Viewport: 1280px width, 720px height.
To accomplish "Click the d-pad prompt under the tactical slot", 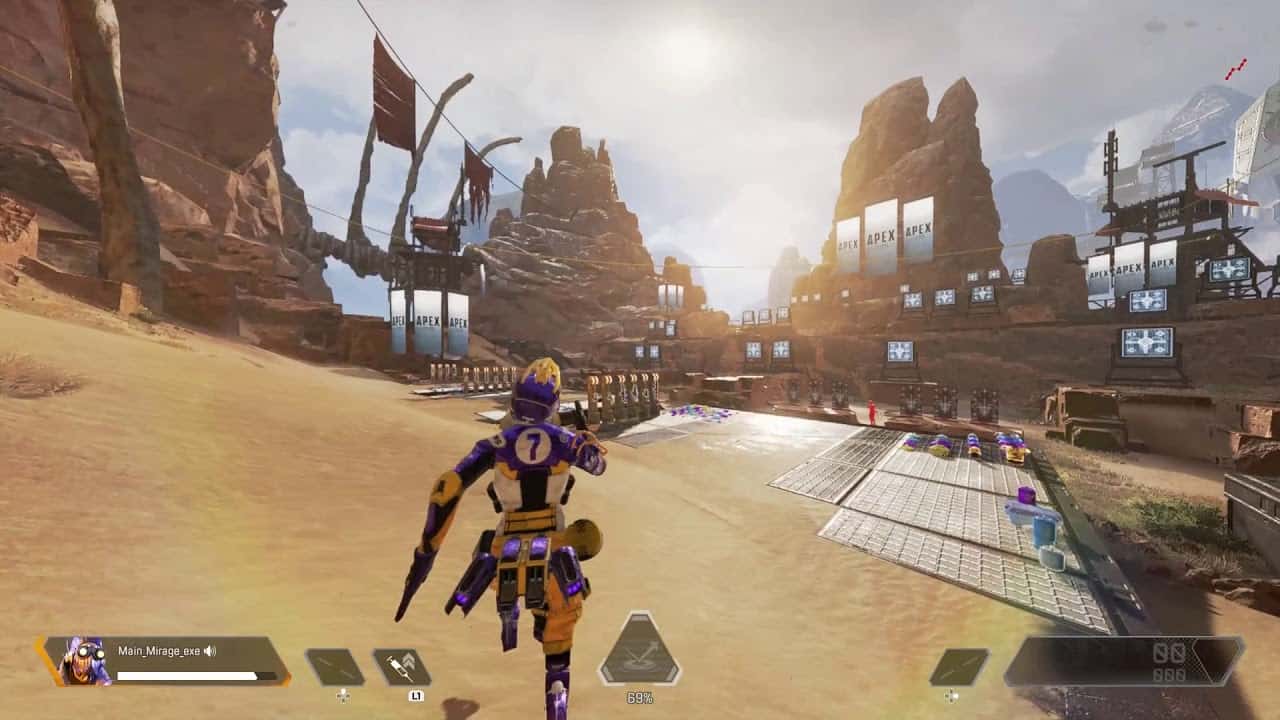I will (343, 694).
